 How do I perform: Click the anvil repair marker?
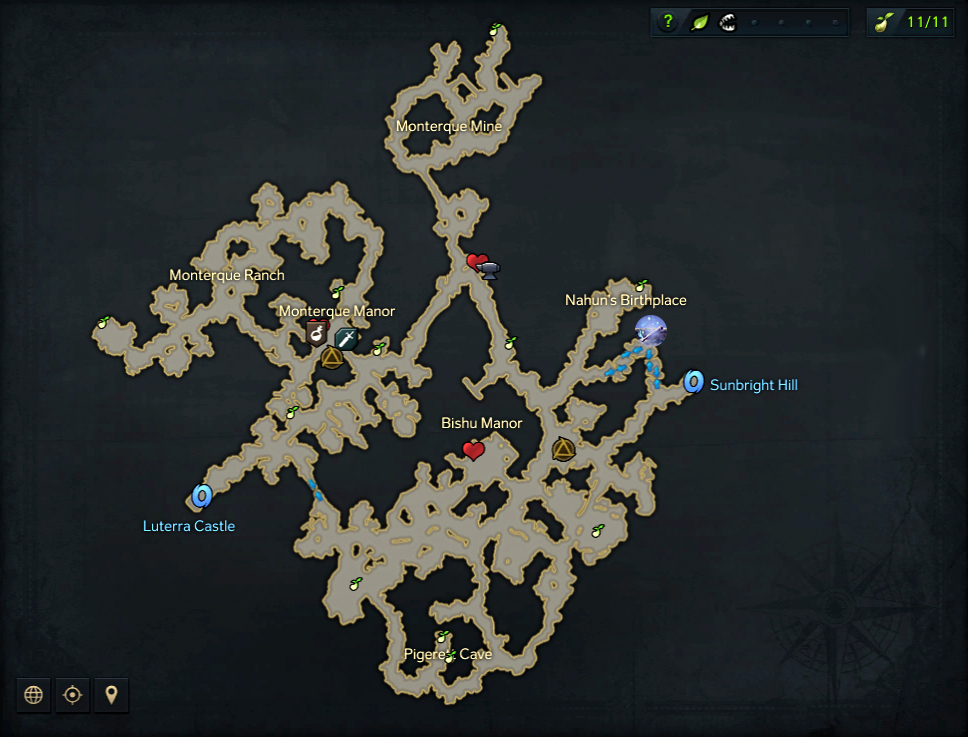490,267
